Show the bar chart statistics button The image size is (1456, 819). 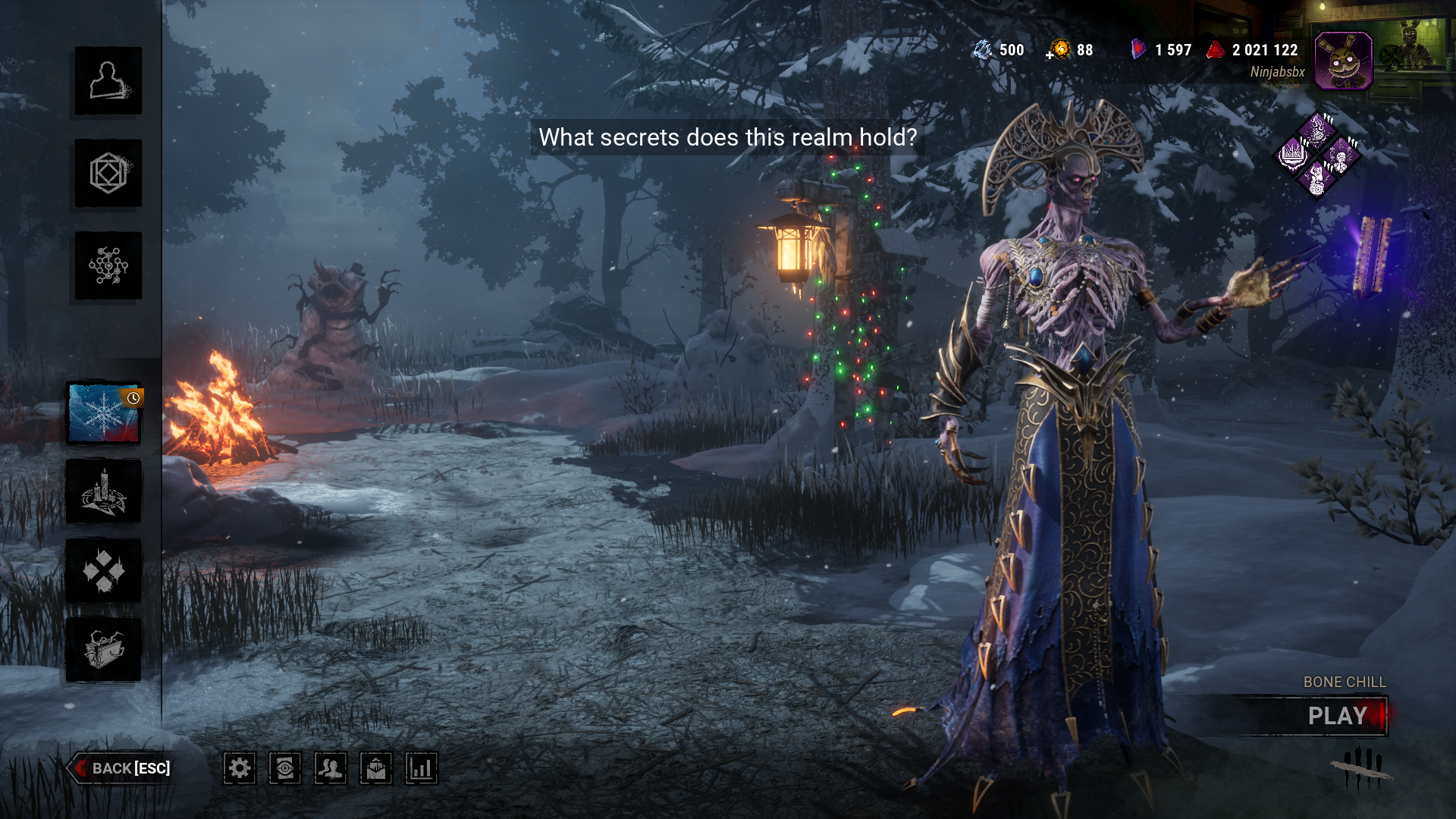pyautogui.click(x=422, y=768)
